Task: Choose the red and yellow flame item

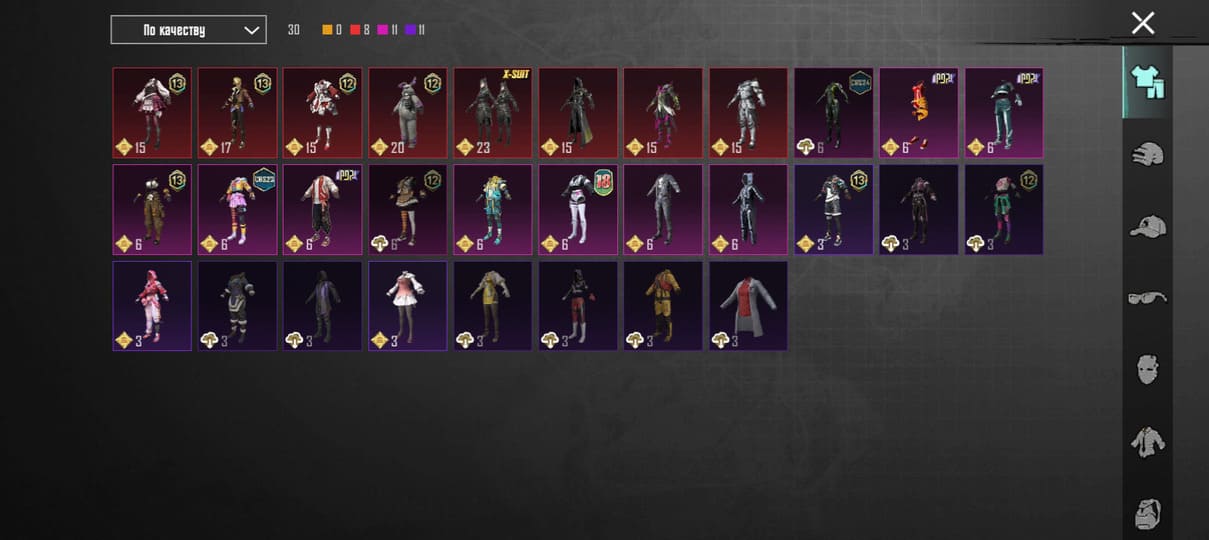Action: [x=919, y=113]
